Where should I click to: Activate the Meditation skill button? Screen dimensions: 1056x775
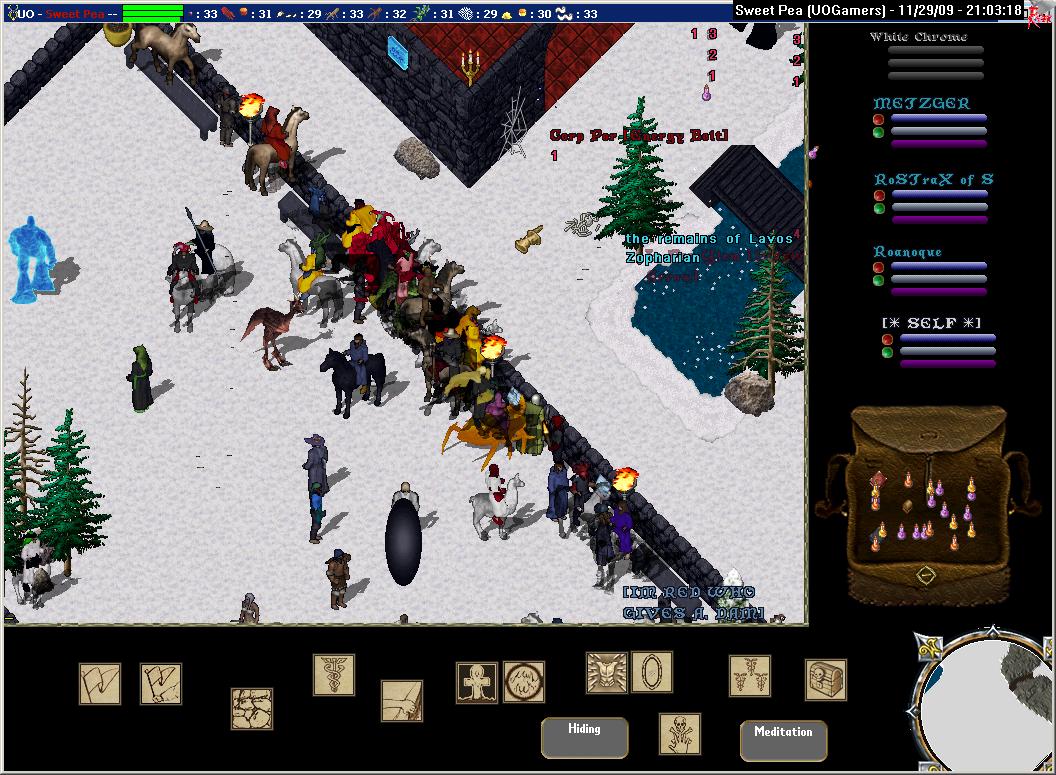[x=783, y=740]
